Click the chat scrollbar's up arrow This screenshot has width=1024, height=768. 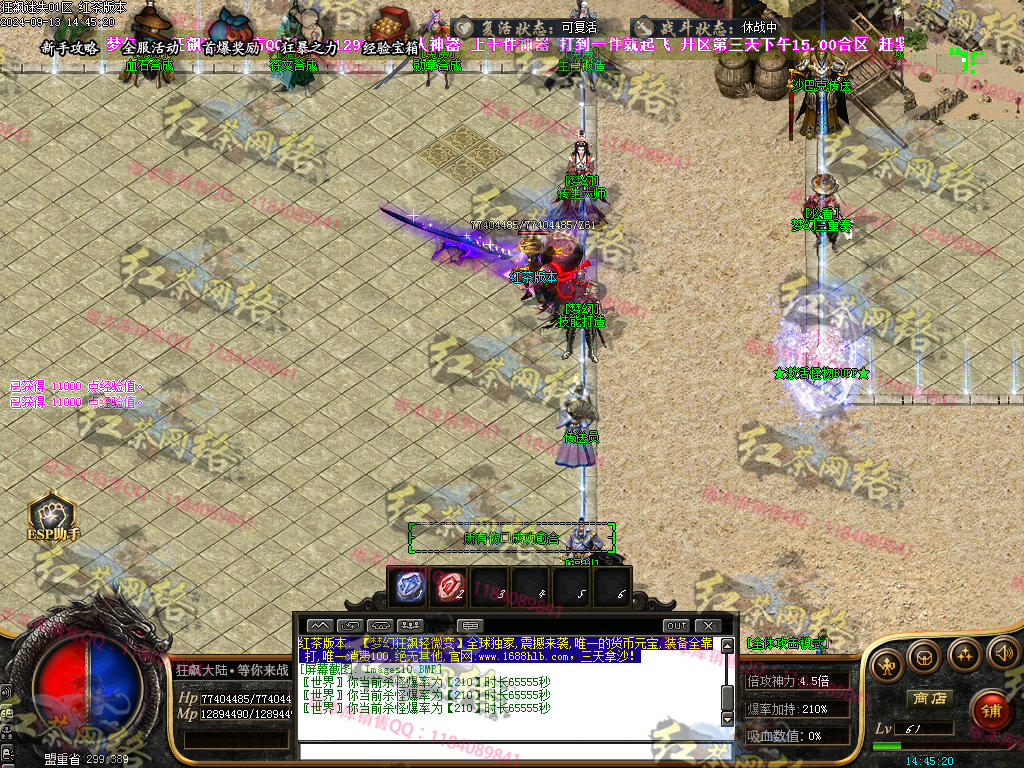tap(728, 644)
